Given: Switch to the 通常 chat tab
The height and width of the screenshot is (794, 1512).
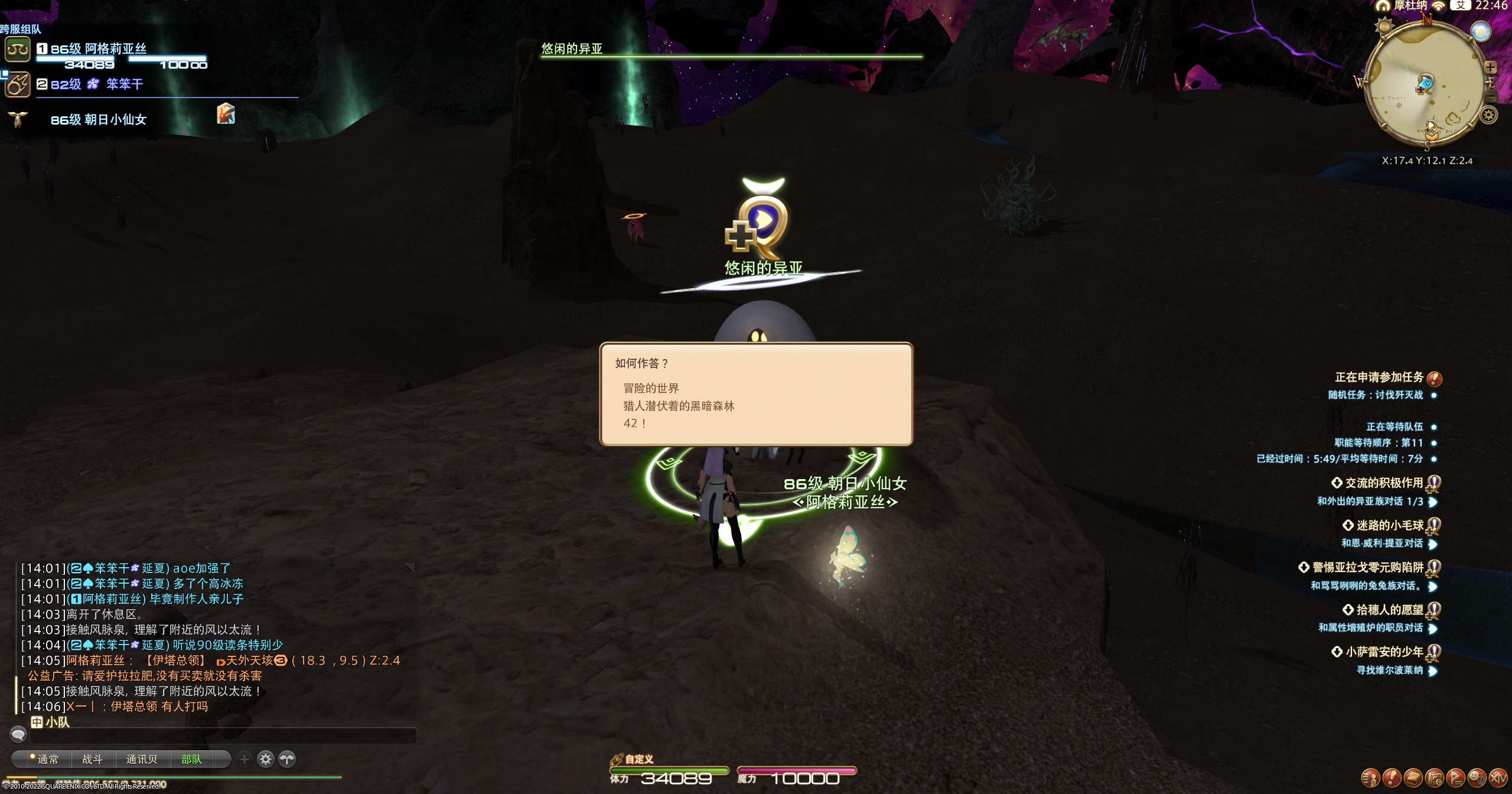Looking at the screenshot, I should (x=47, y=759).
